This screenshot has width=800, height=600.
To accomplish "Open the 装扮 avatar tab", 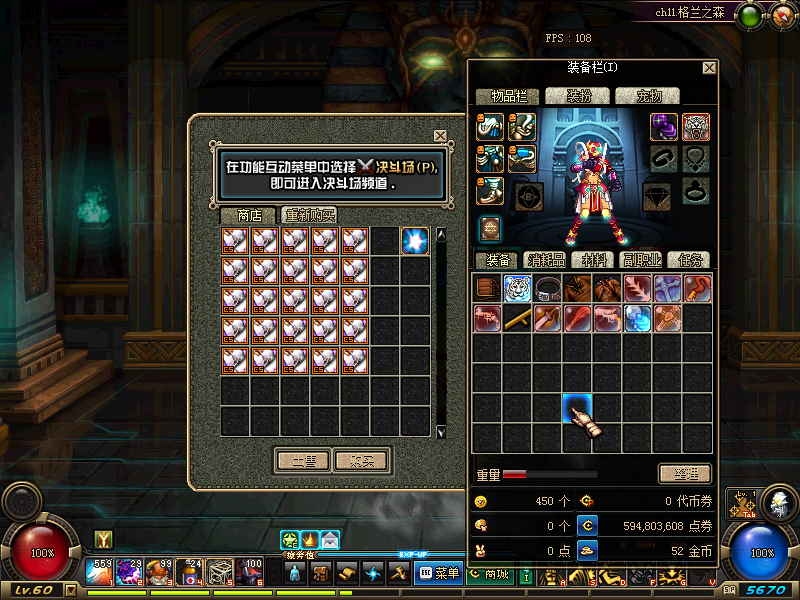I will (579, 96).
